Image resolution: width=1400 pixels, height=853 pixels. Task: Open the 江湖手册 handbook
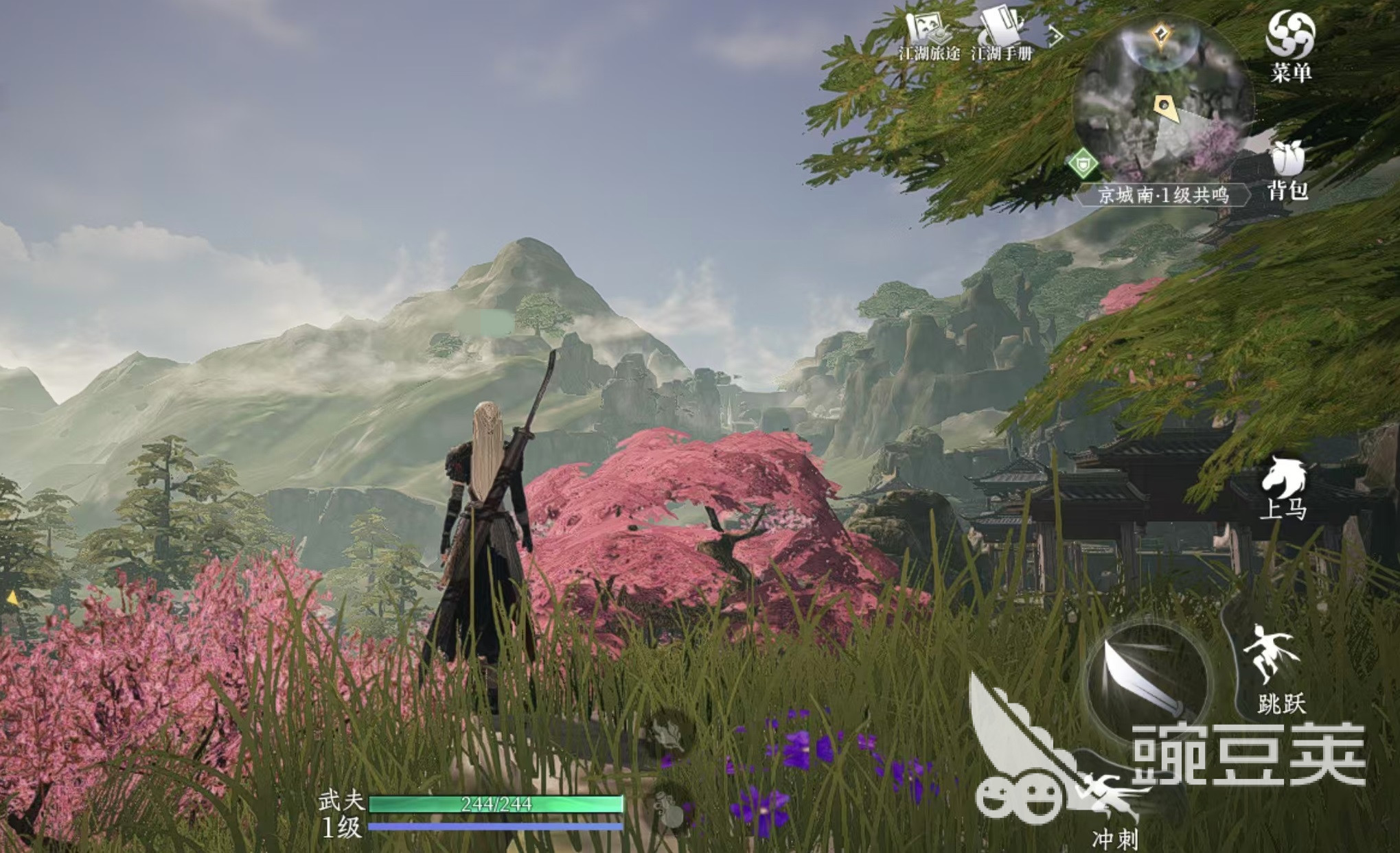1002,34
